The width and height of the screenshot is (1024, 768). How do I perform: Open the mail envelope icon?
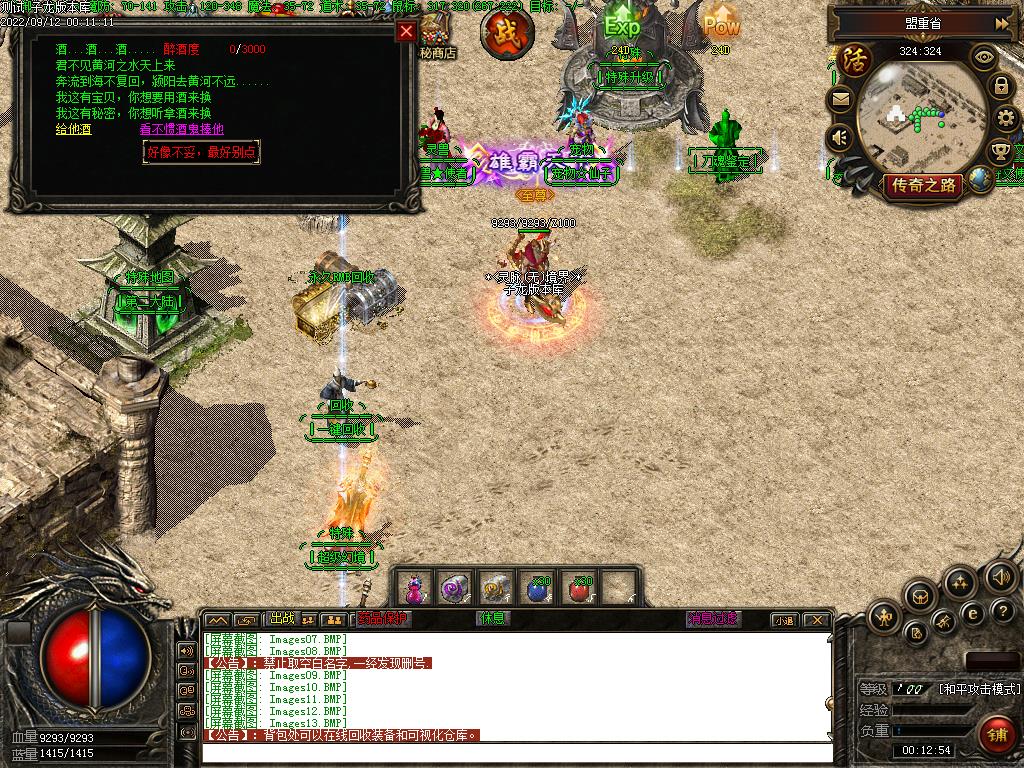[x=840, y=98]
